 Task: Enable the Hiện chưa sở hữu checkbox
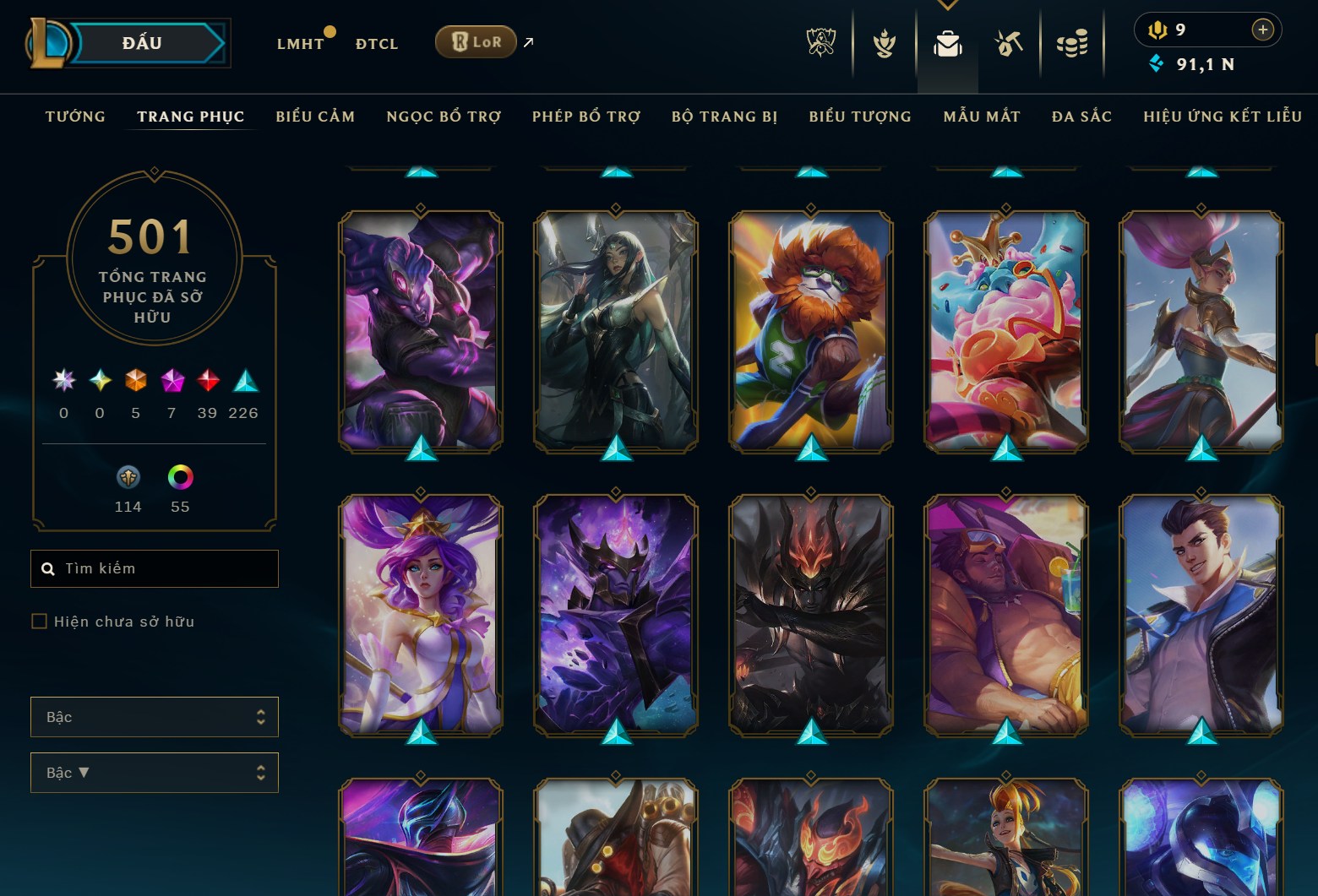(x=40, y=621)
